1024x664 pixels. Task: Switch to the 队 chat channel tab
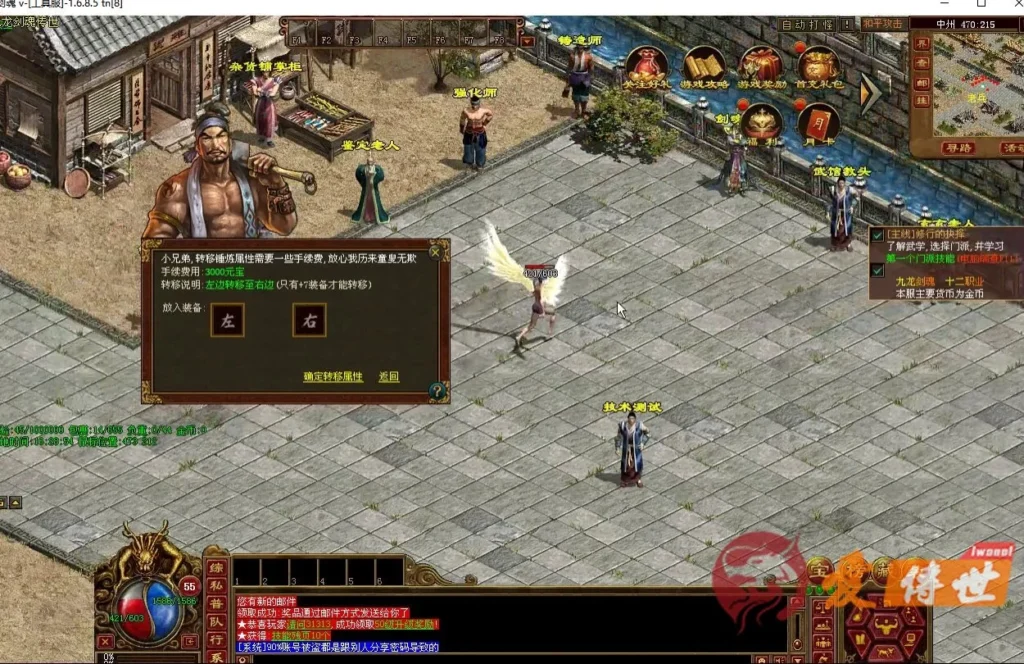(215, 621)
